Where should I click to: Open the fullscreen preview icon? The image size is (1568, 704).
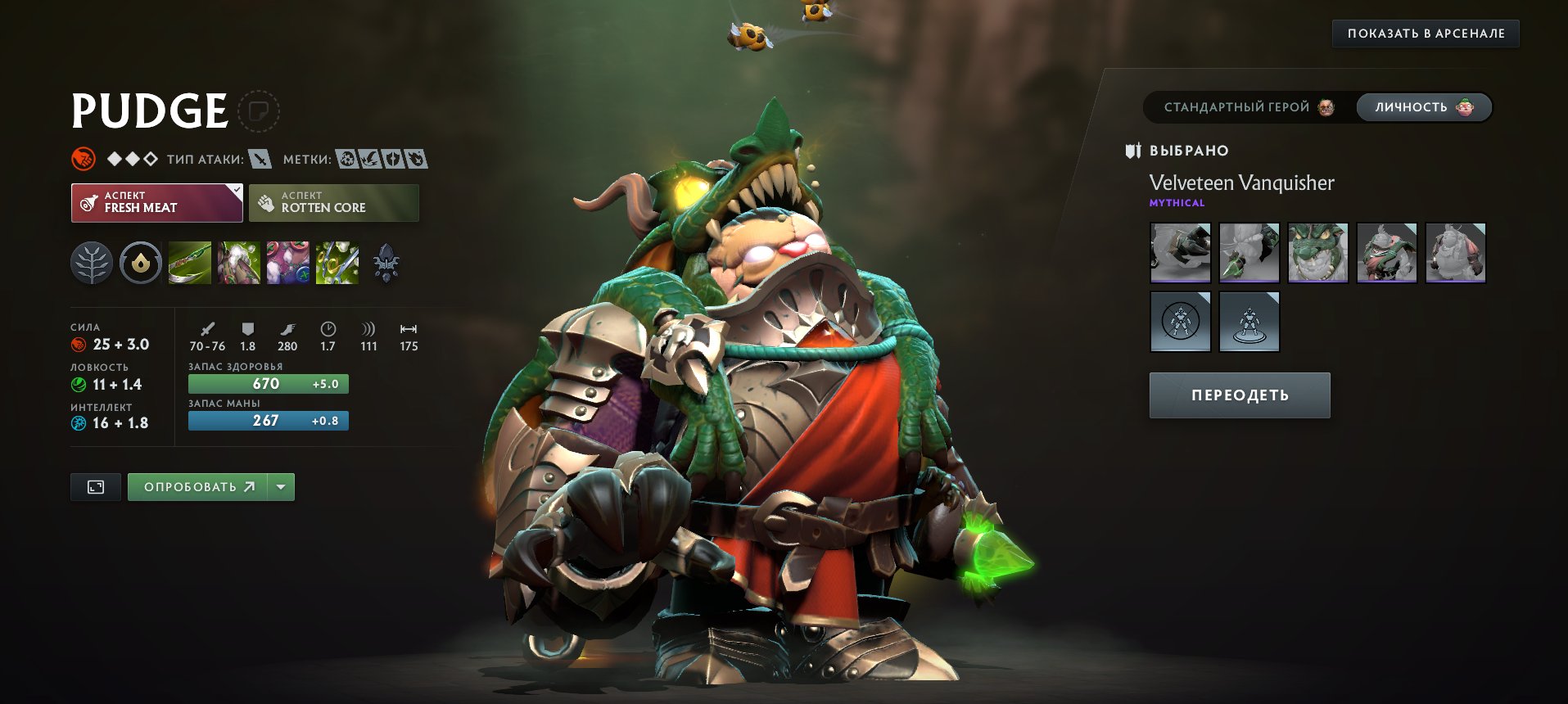95,486
